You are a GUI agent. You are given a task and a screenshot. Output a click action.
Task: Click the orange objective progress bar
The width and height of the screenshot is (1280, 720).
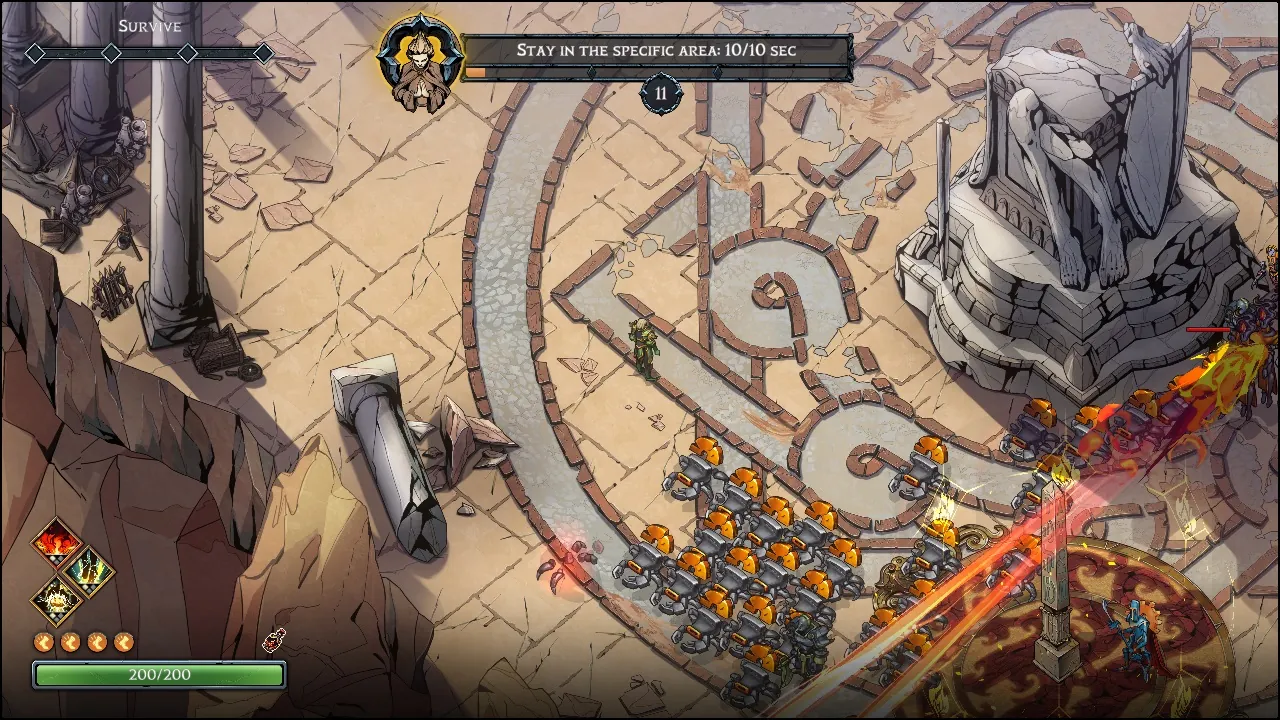(478, 72)
